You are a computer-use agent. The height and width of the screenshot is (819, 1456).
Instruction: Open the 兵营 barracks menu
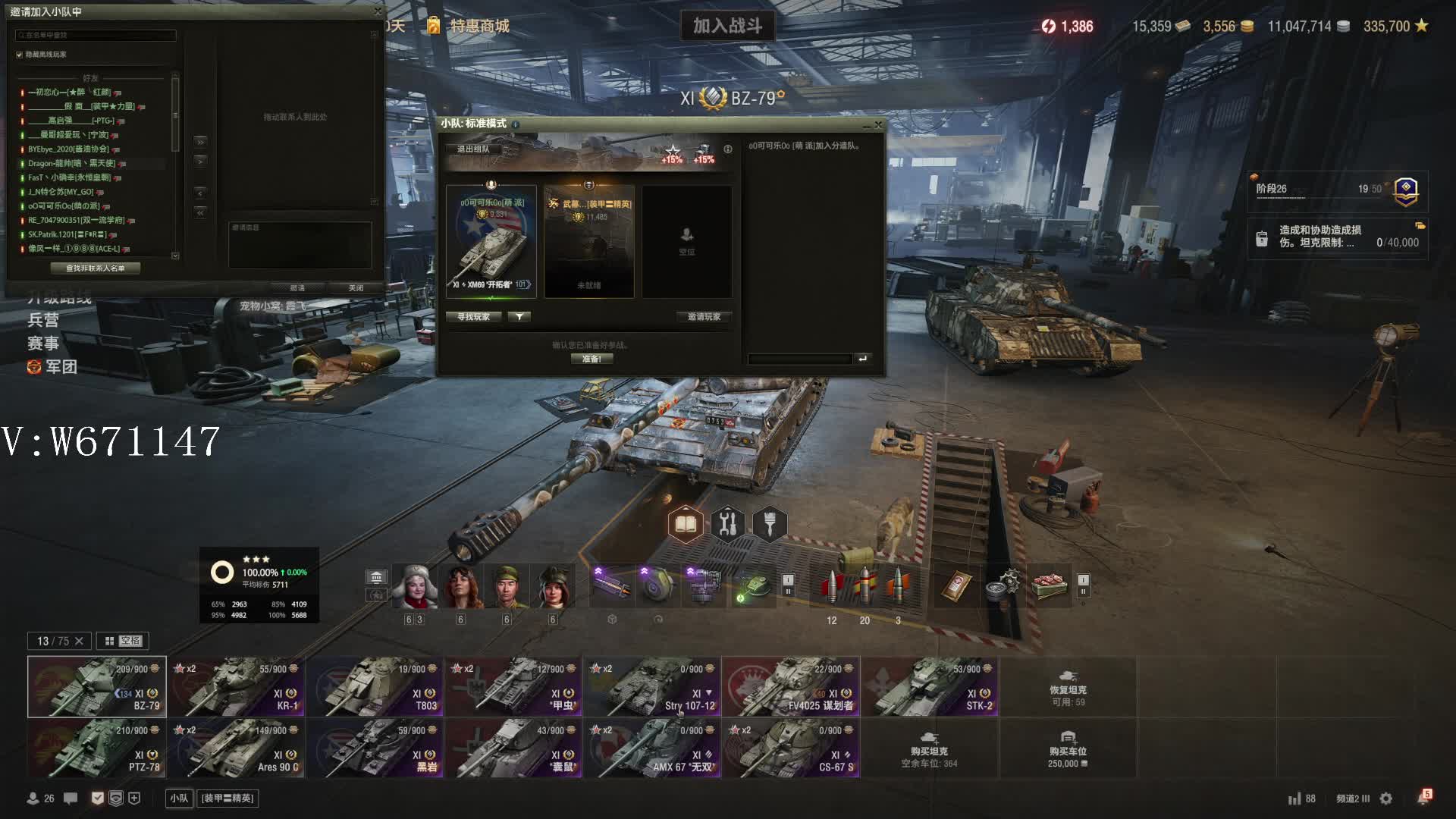tap(43, 320)
